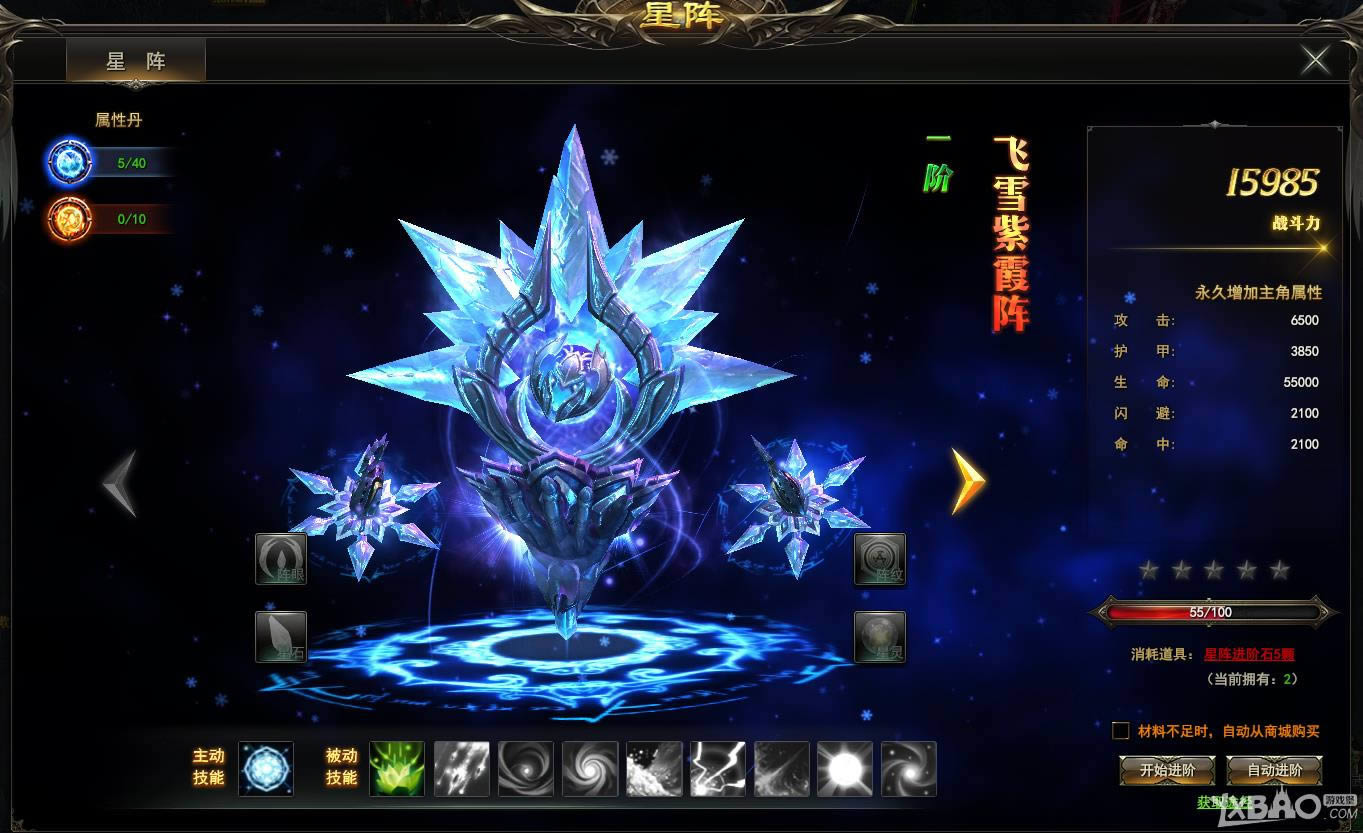Select the 星灵 slot icon
The image size is (1363, 833).
880,639
